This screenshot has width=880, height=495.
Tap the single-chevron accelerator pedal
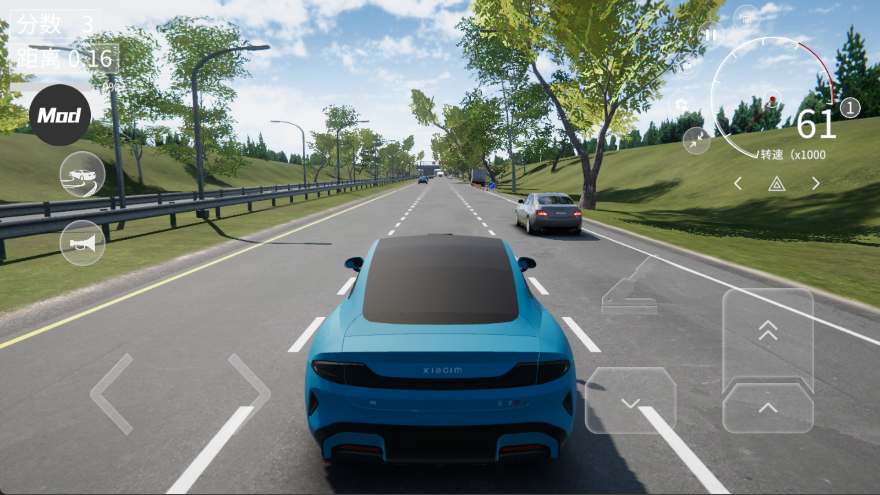tap(767, 407)
